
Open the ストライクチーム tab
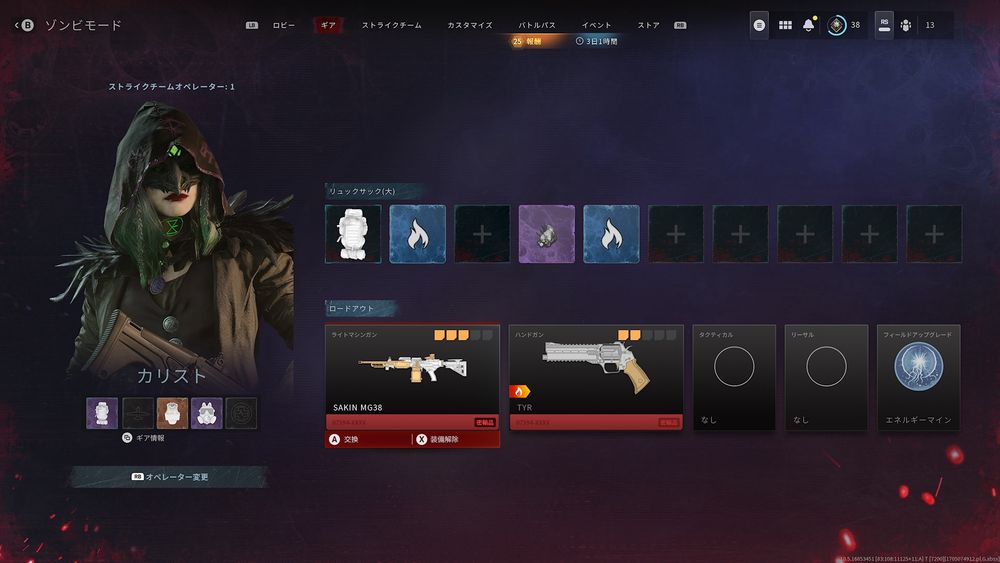(x=391, y=25)
